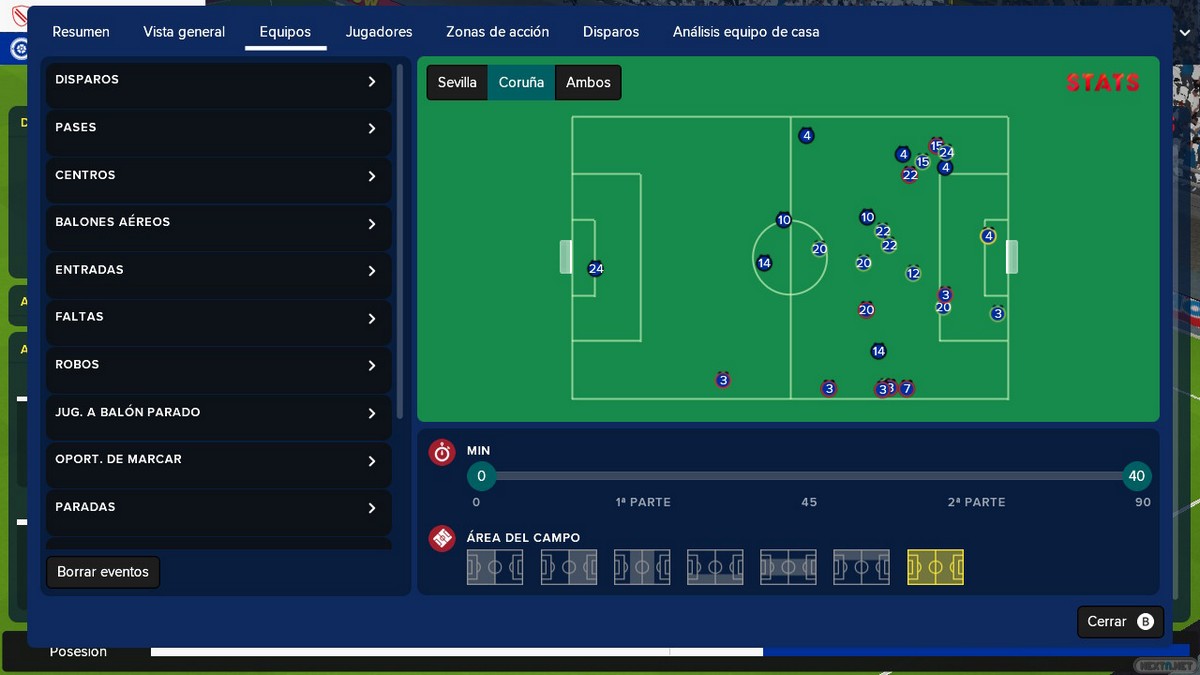Select the ROBOS event row
Screen dimensions: 1200x675
[x=218, y=366]
